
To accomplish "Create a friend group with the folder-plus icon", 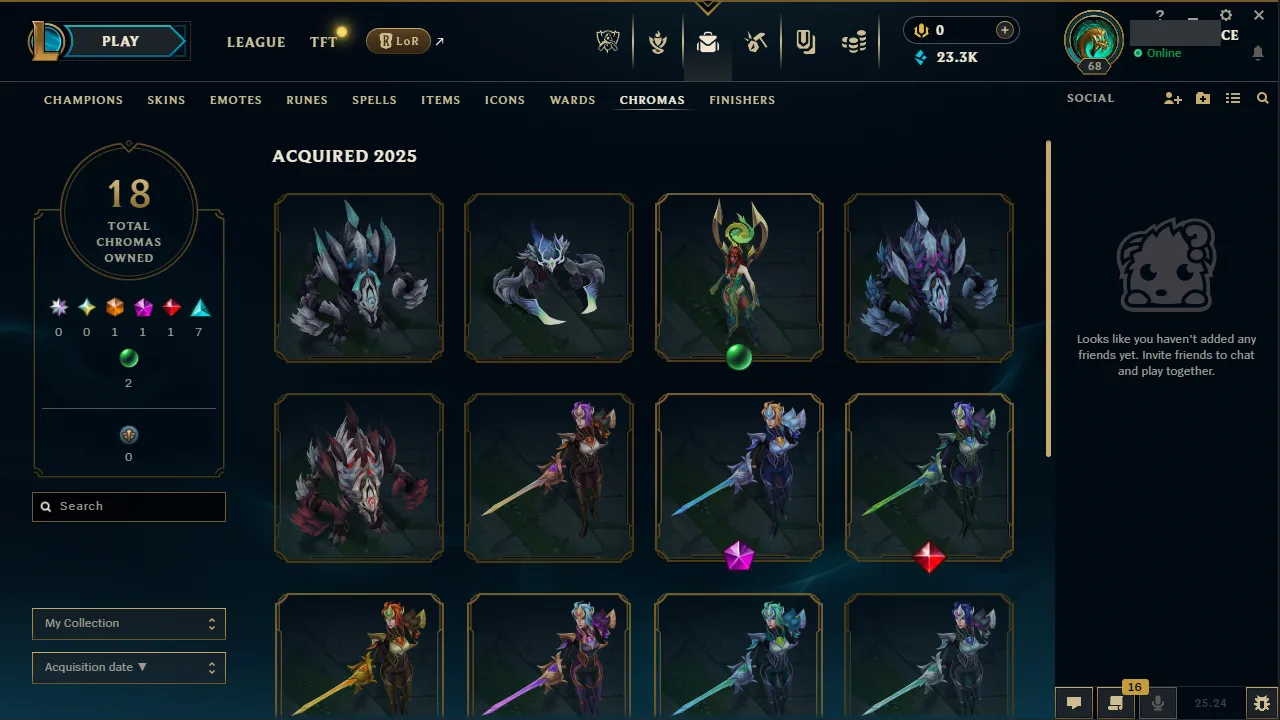I will (x=1202, y=98).
